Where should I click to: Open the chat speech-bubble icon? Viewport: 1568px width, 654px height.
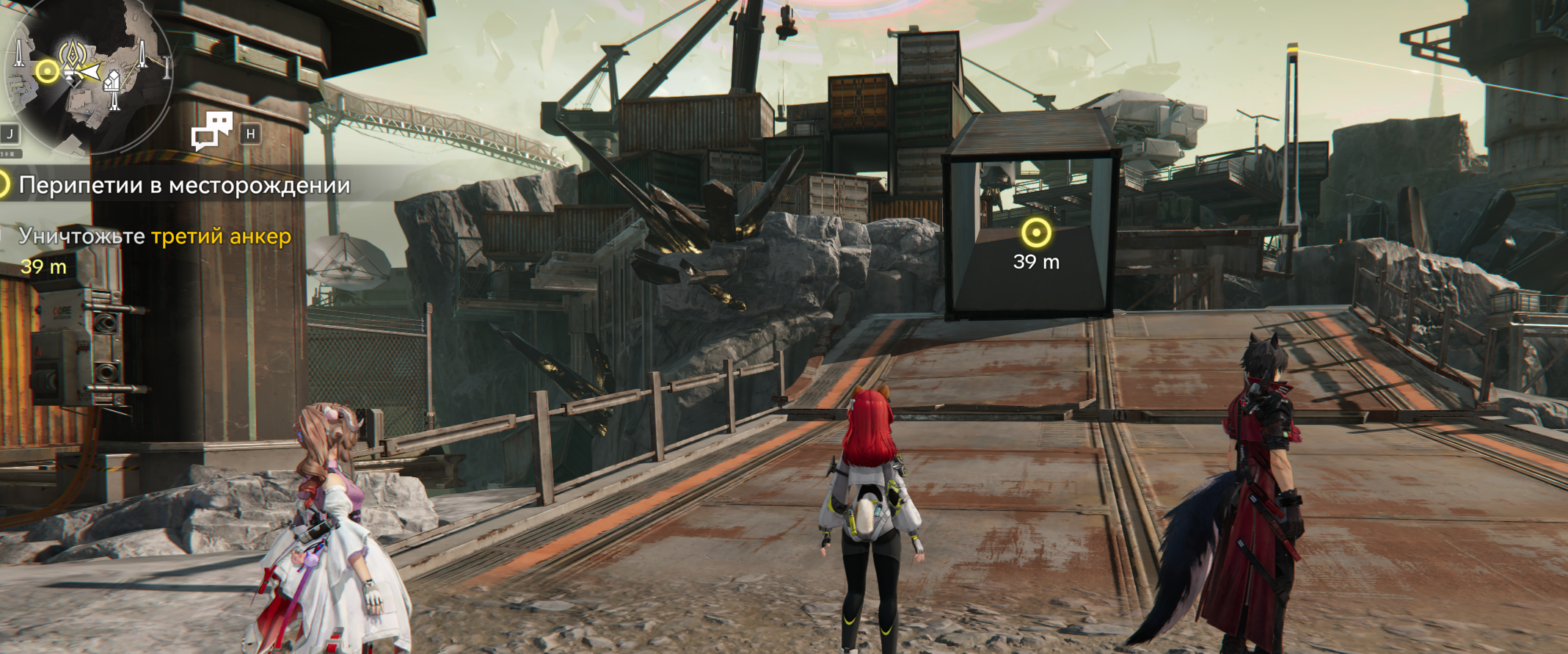[x=211, y=131]
